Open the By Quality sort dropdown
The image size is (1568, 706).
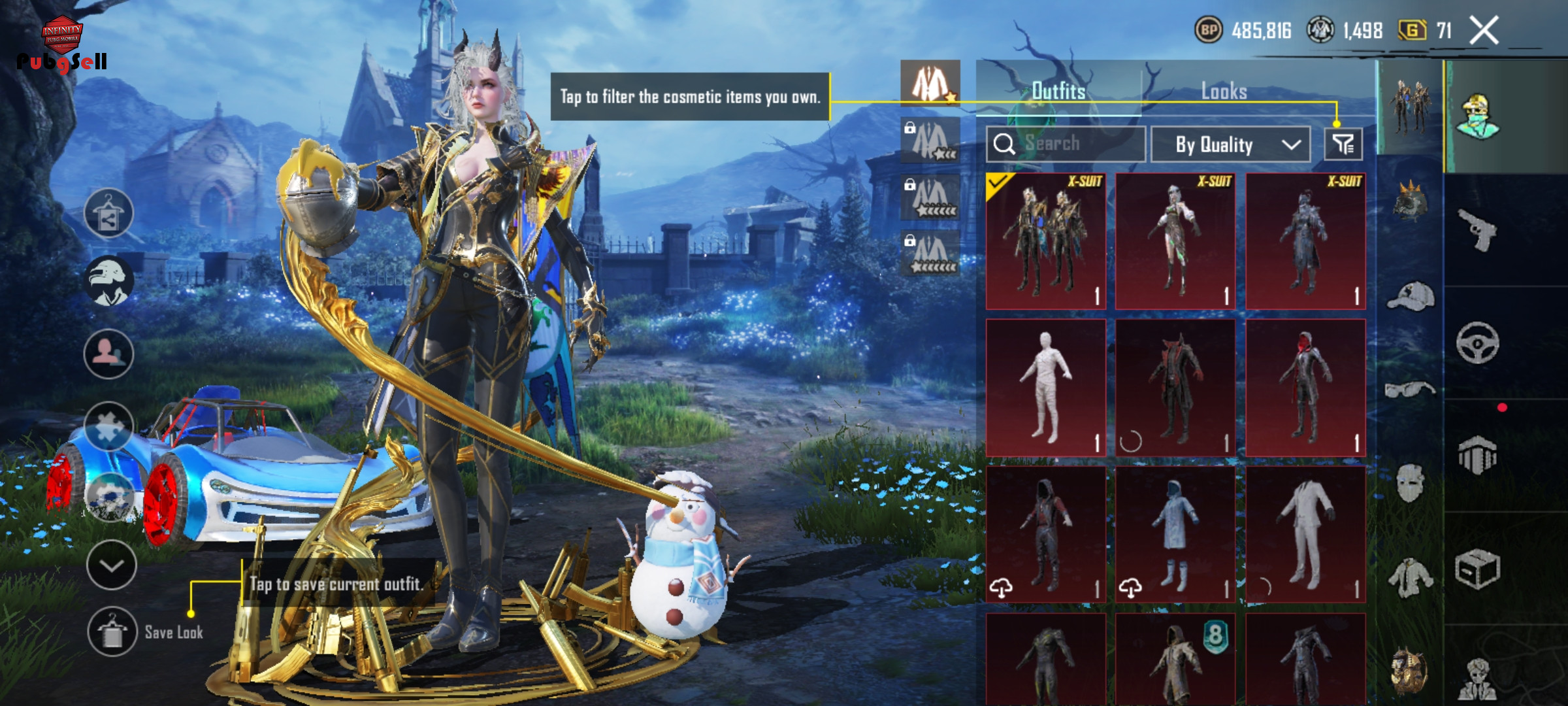pyautogui.click(x=1230, y=144)
